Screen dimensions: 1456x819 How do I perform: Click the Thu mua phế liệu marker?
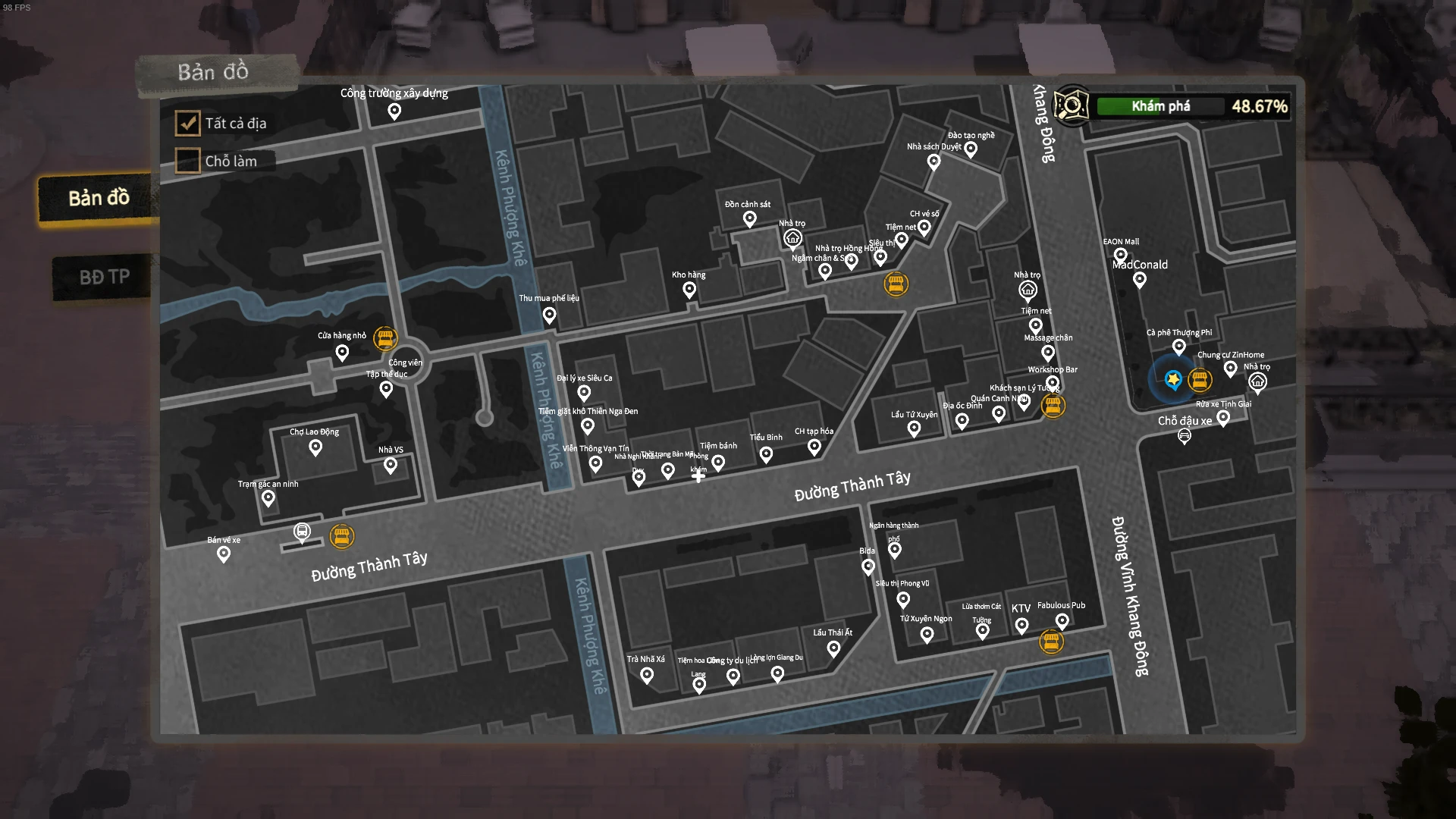(549, 314)
